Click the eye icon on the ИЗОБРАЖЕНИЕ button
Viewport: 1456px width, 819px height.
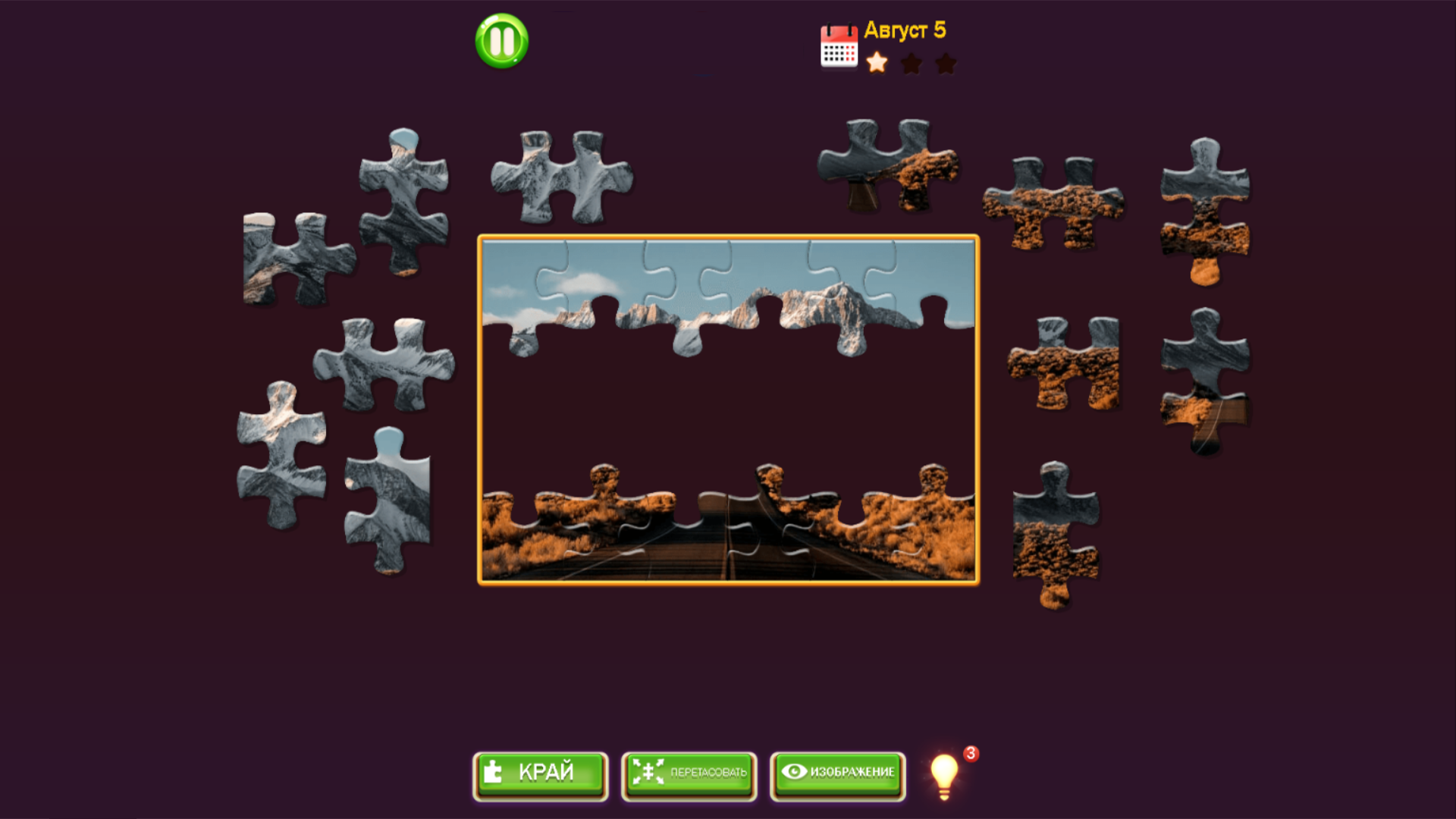tap(793, 772)
